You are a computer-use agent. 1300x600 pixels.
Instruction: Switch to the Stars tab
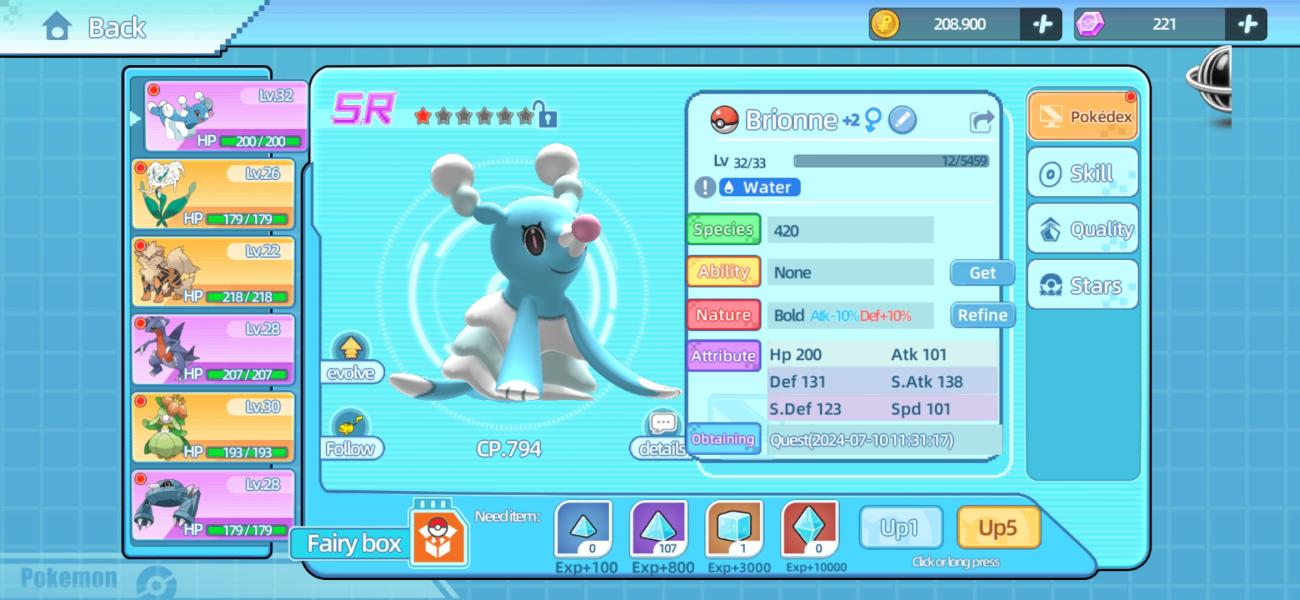pos(1083,285)
